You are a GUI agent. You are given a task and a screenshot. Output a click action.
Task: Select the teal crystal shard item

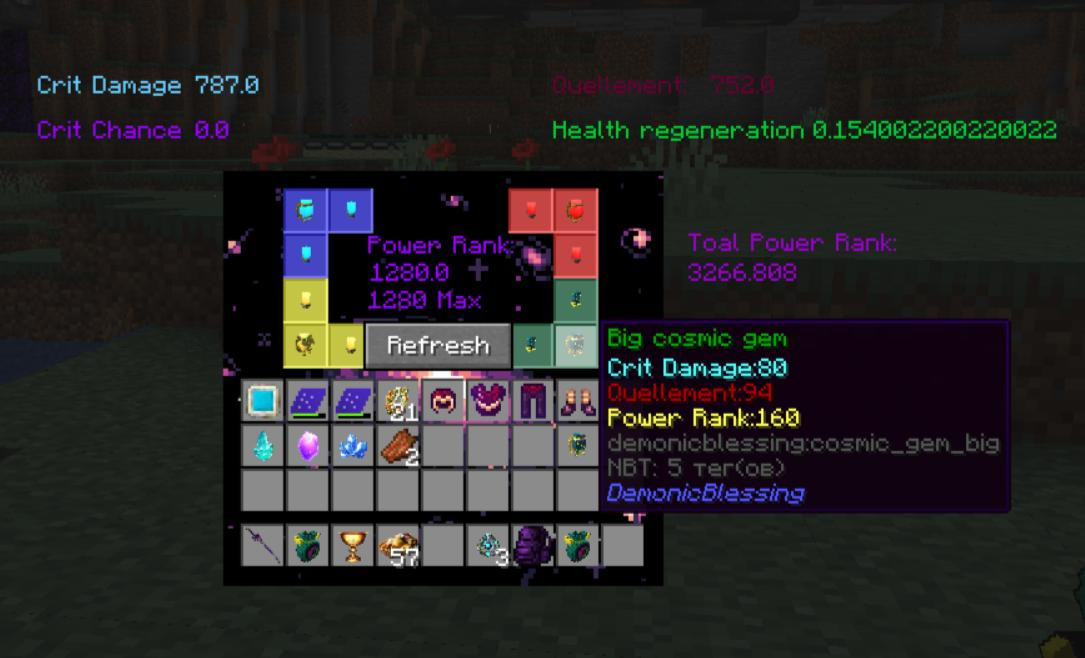263,446
